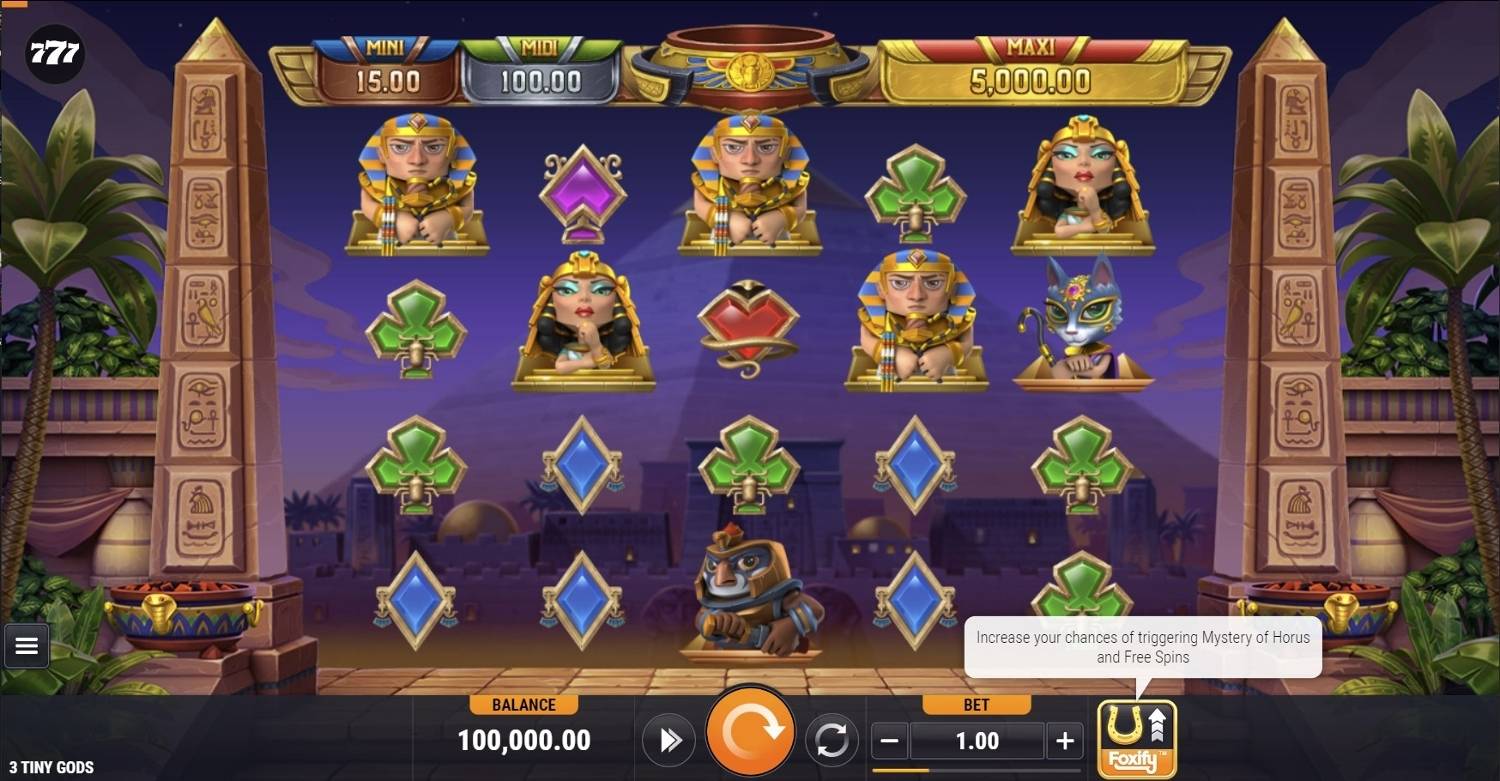Viewport: 1500px width, 781px height.
Task: Activate the Foxify feature
Action: 1136,739
